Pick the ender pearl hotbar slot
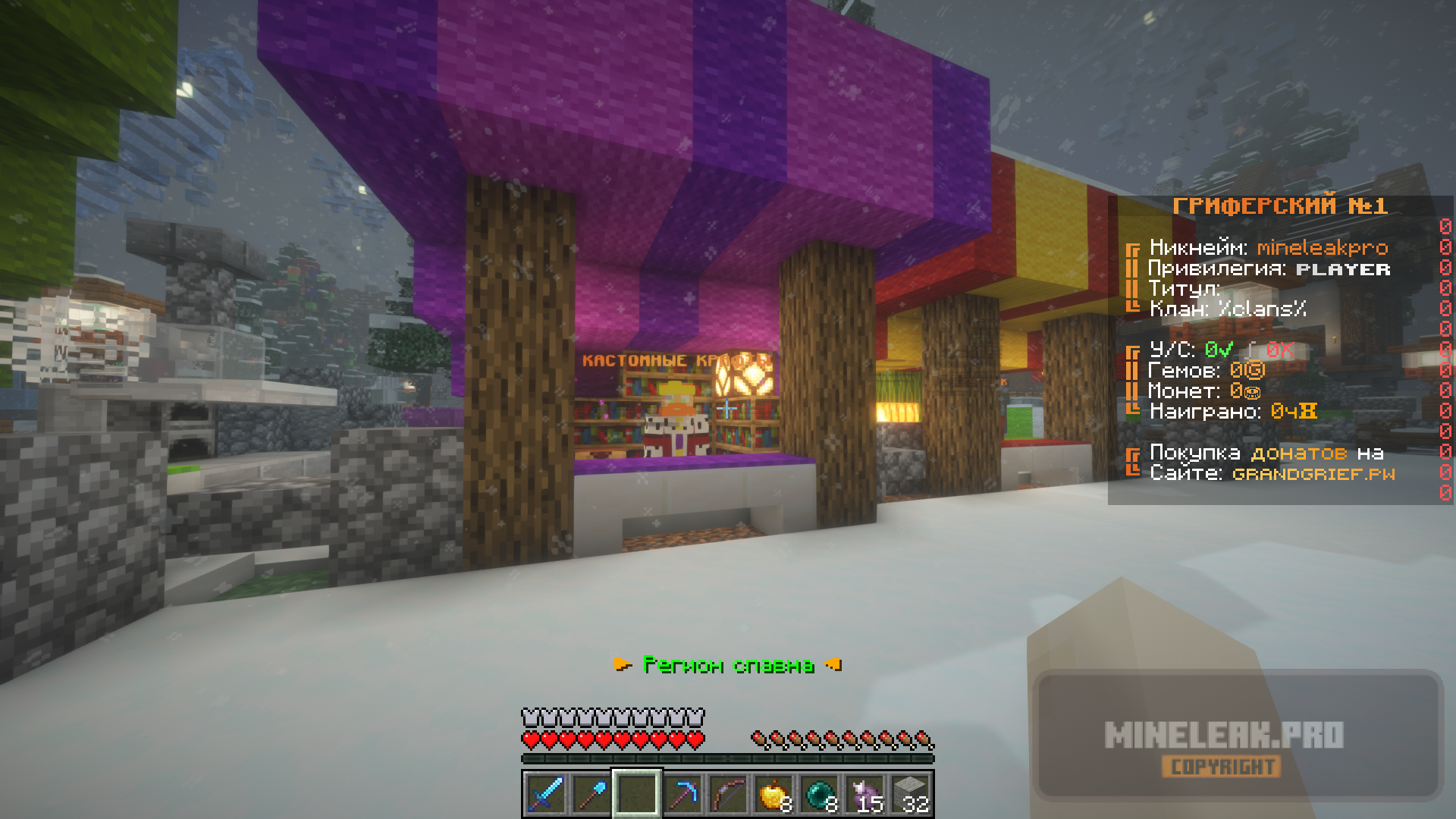This screenshot has width=1456, height=819. (820, 794)
